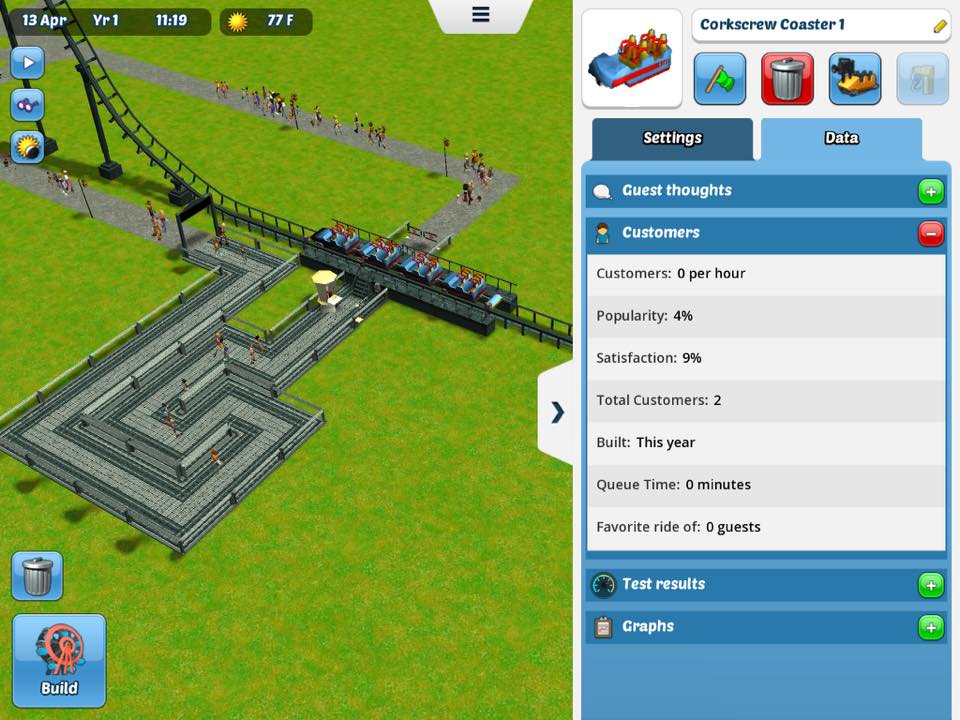The width and height of the screenshot is (960, 720).
Task: Collapse the Customers section
Action: [x=931, y=233]
